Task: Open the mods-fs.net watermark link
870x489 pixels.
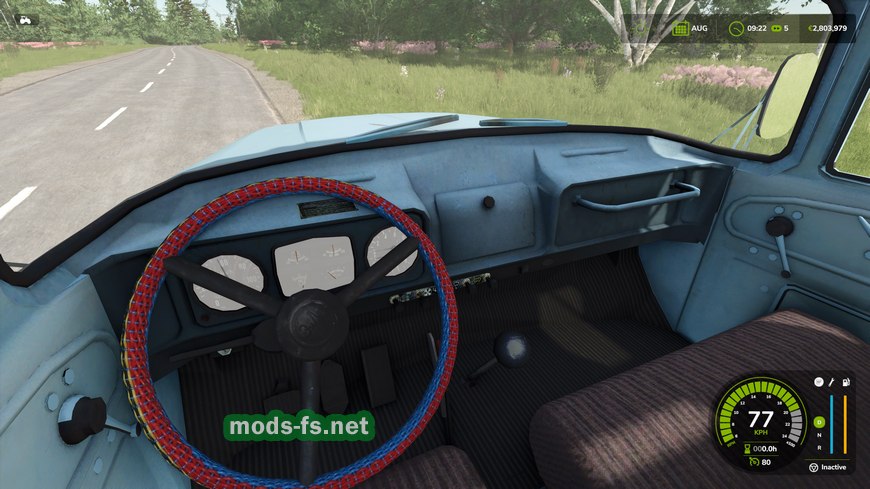Action: [300, 427]
